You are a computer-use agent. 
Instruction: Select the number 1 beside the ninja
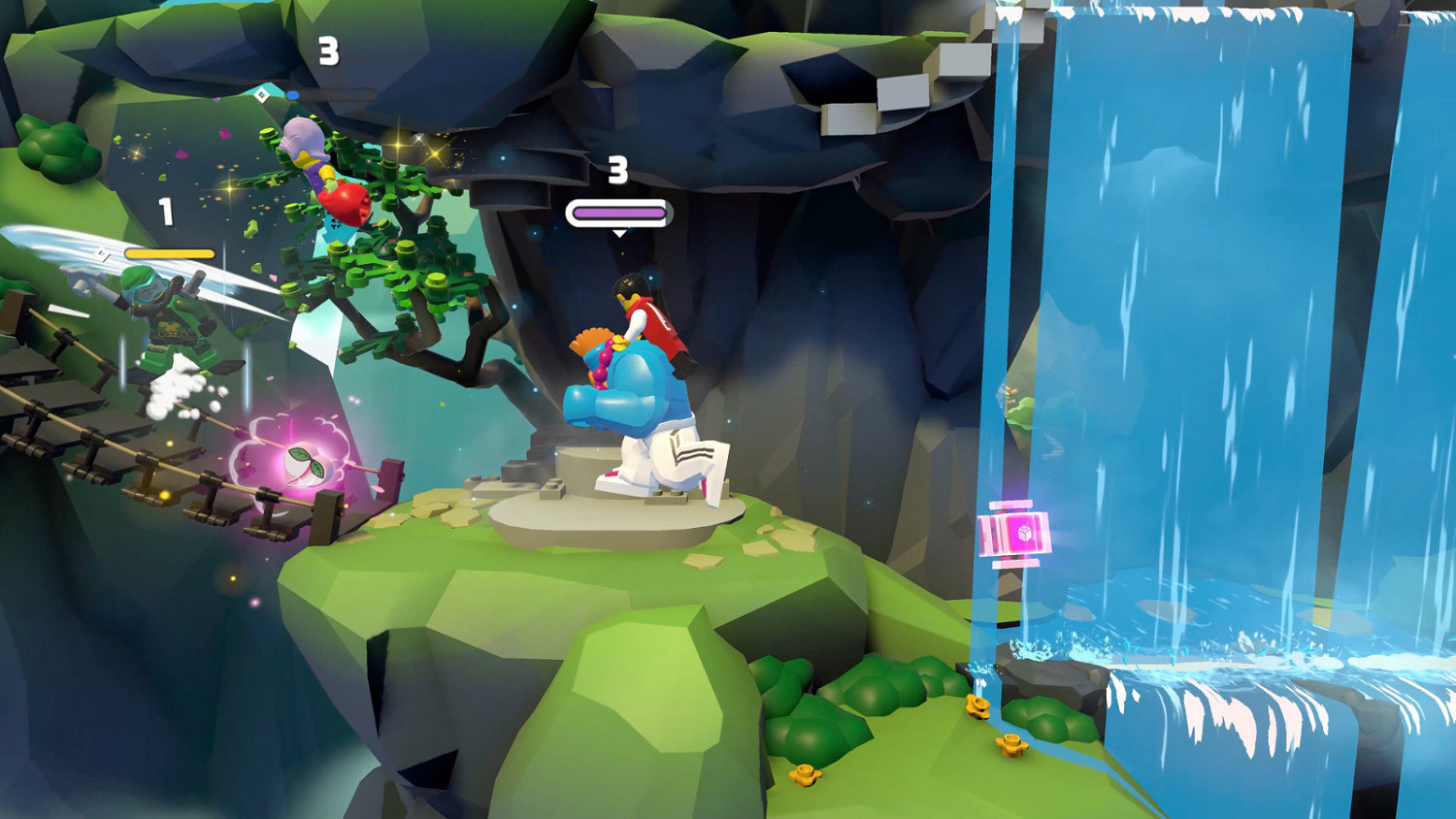[x=165, y=209]
